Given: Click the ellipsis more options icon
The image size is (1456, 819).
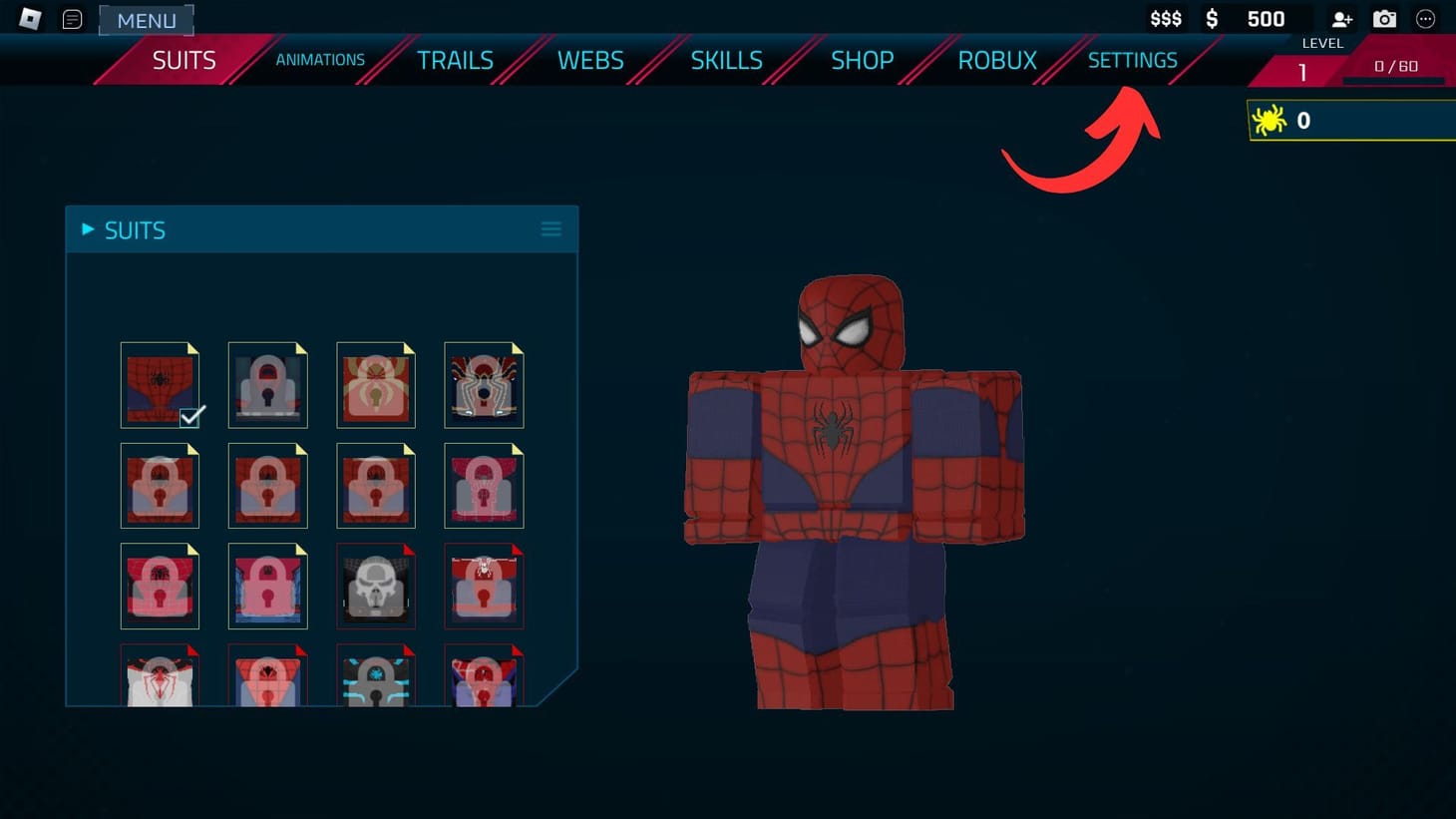Looking at the screenshot, I should pos(1426,18).
